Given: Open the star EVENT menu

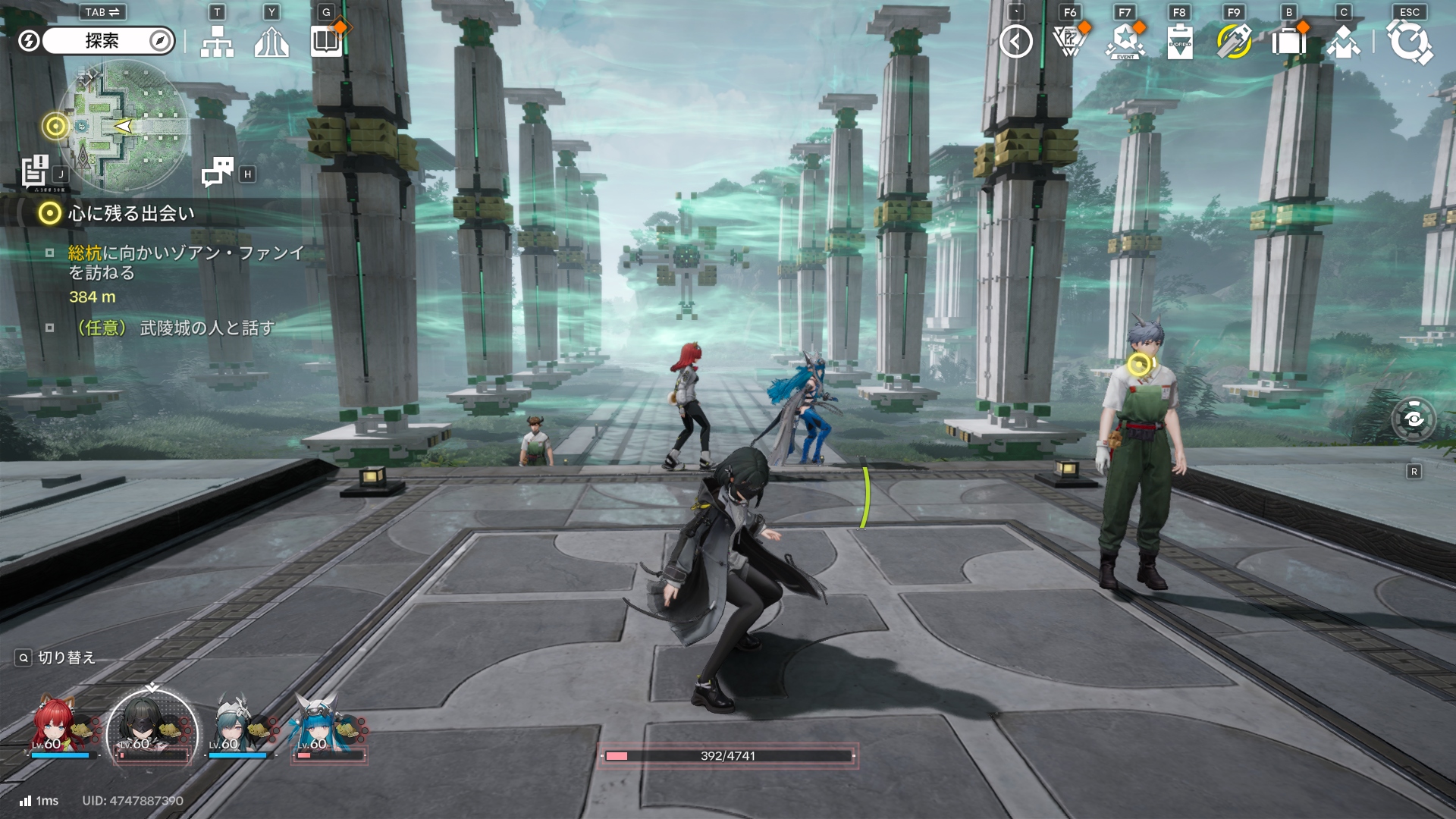Looking at the screenshot, I should pyautogui.click(x=1125, y=42).
